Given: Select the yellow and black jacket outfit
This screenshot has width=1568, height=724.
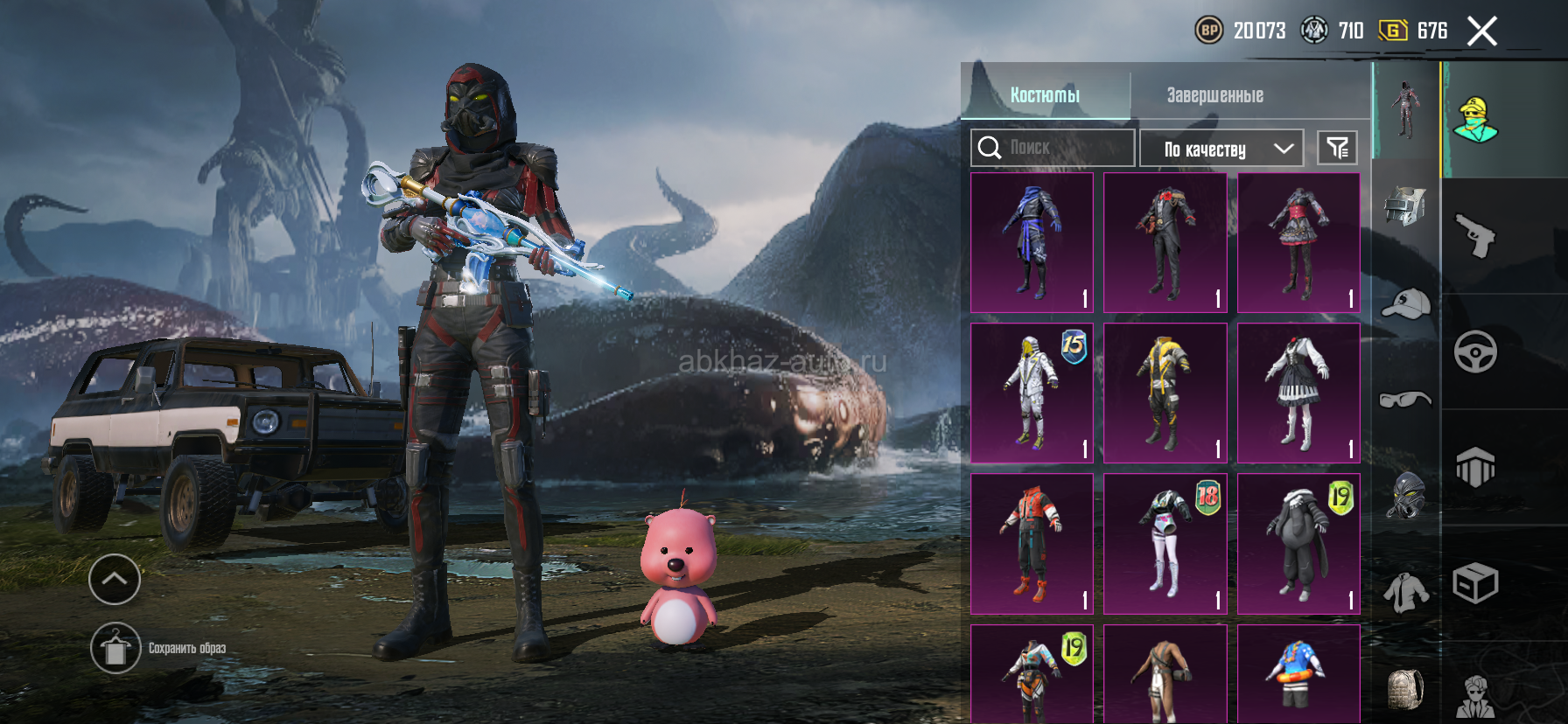Looking at the screenshot, I should [1165, 393].
